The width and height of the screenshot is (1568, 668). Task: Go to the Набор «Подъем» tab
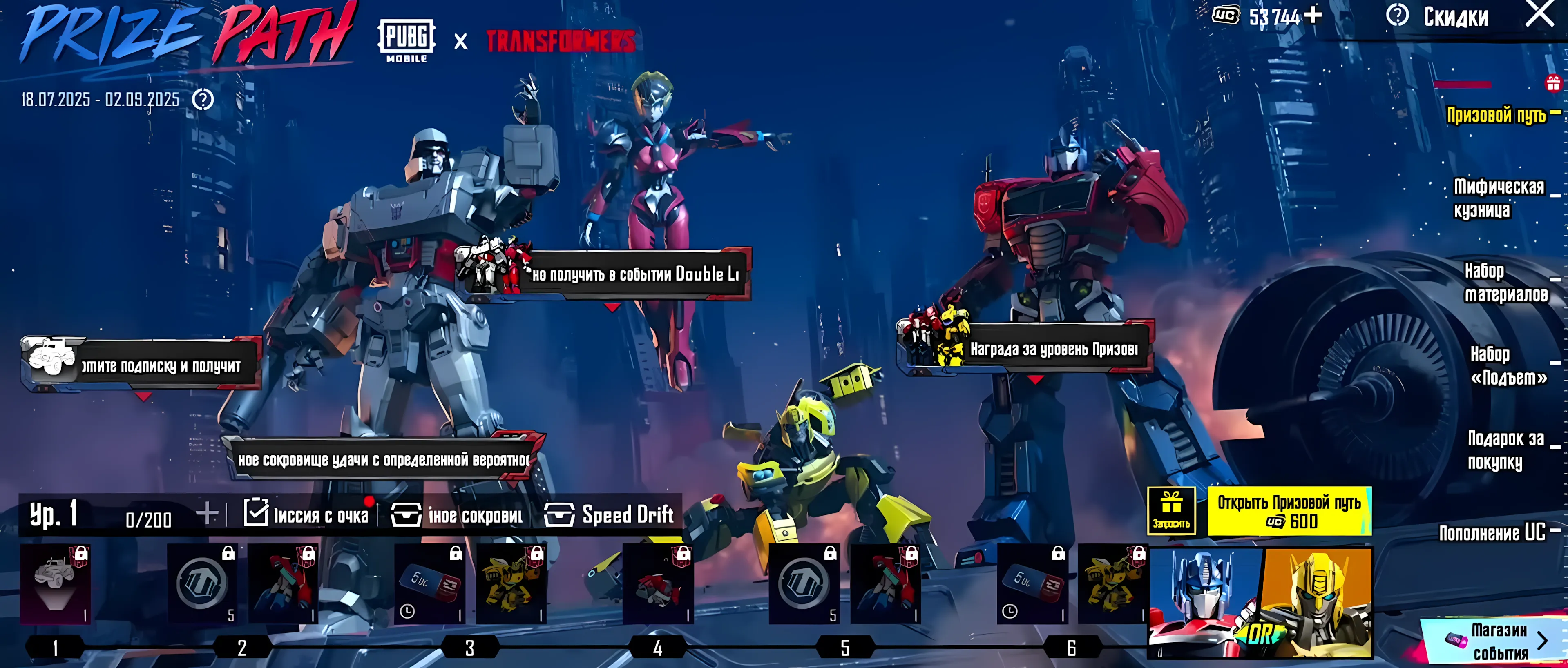coord(1508,365)
